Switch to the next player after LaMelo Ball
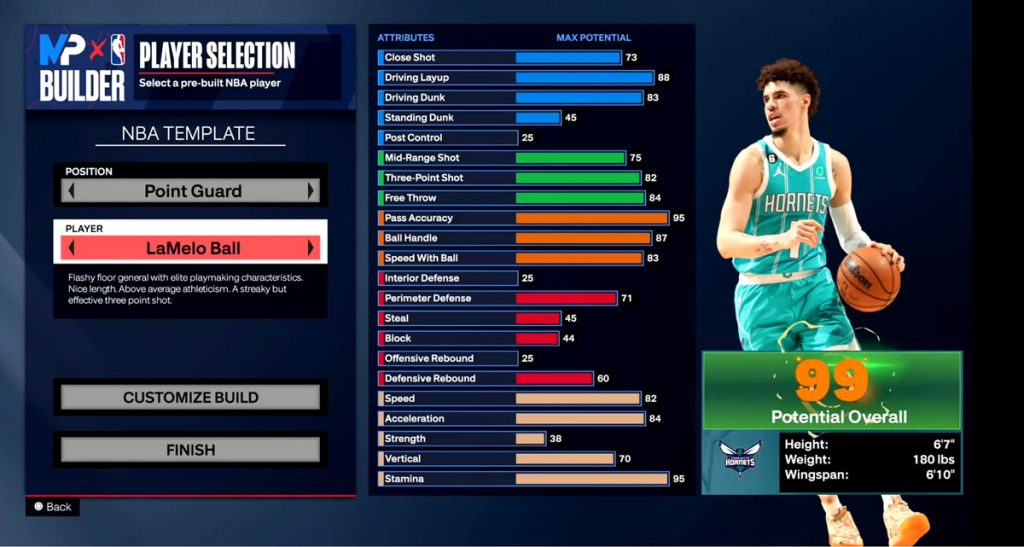 click(311, 248)
